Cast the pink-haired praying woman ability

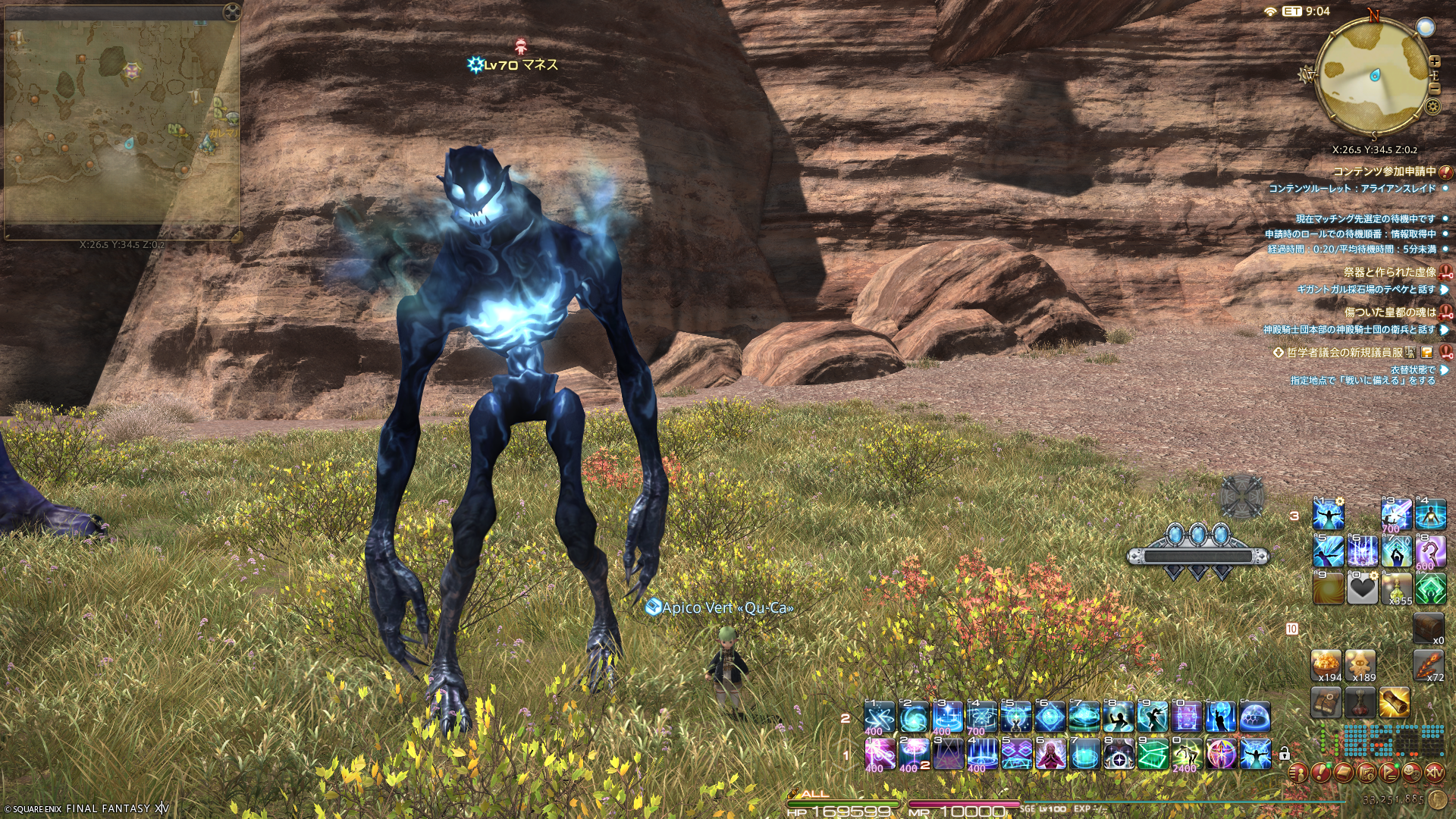(x=1050, y=754)
